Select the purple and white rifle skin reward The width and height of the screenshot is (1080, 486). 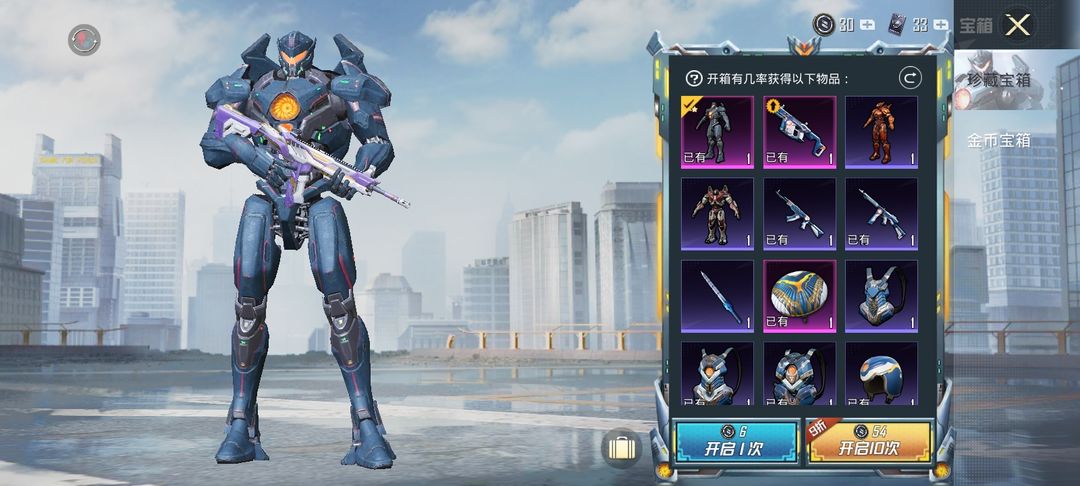click(x=799, y=131)
